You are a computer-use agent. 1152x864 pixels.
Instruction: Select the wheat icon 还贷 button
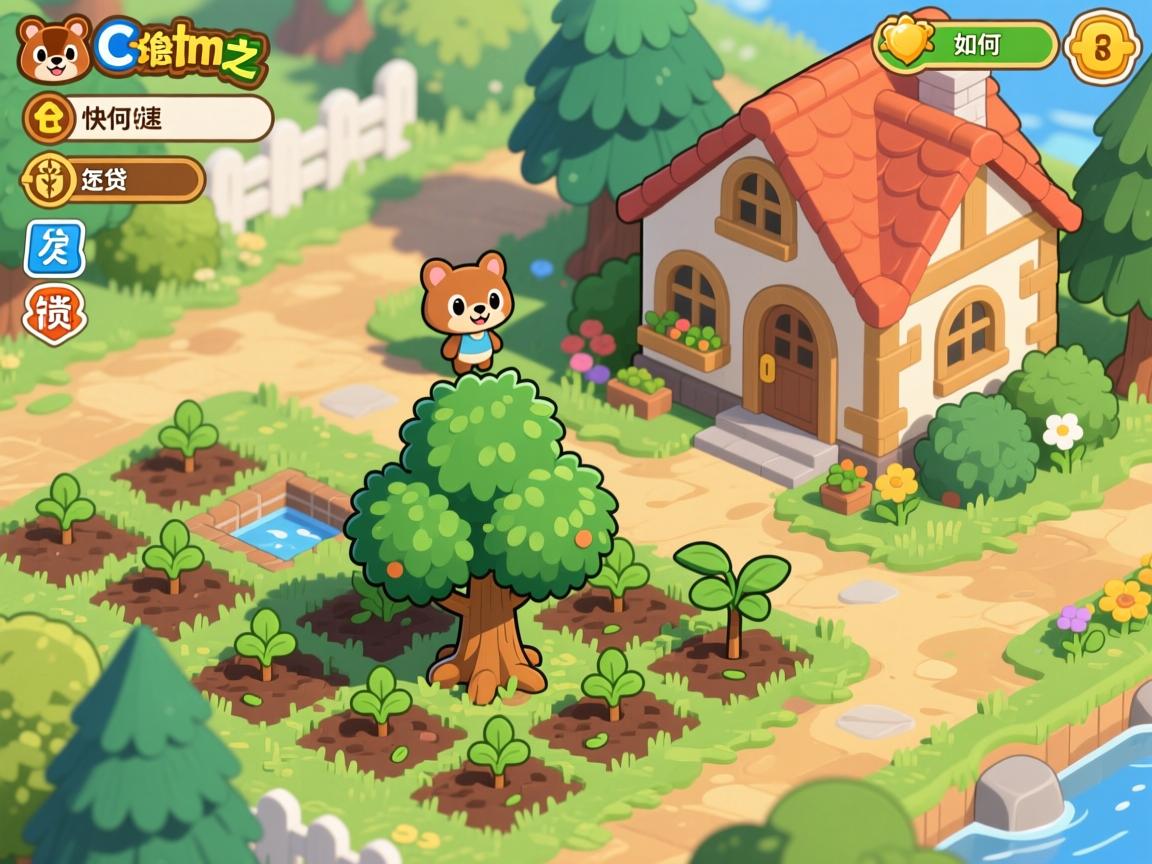click(x=114, y=180)
